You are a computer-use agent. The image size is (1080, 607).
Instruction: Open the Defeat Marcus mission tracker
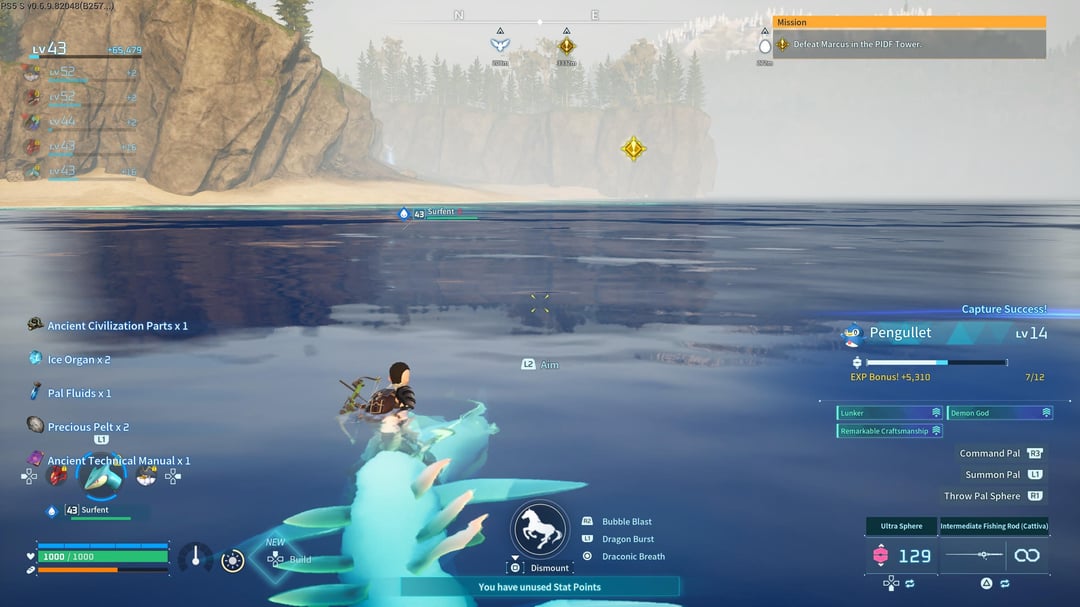point(908,44)
